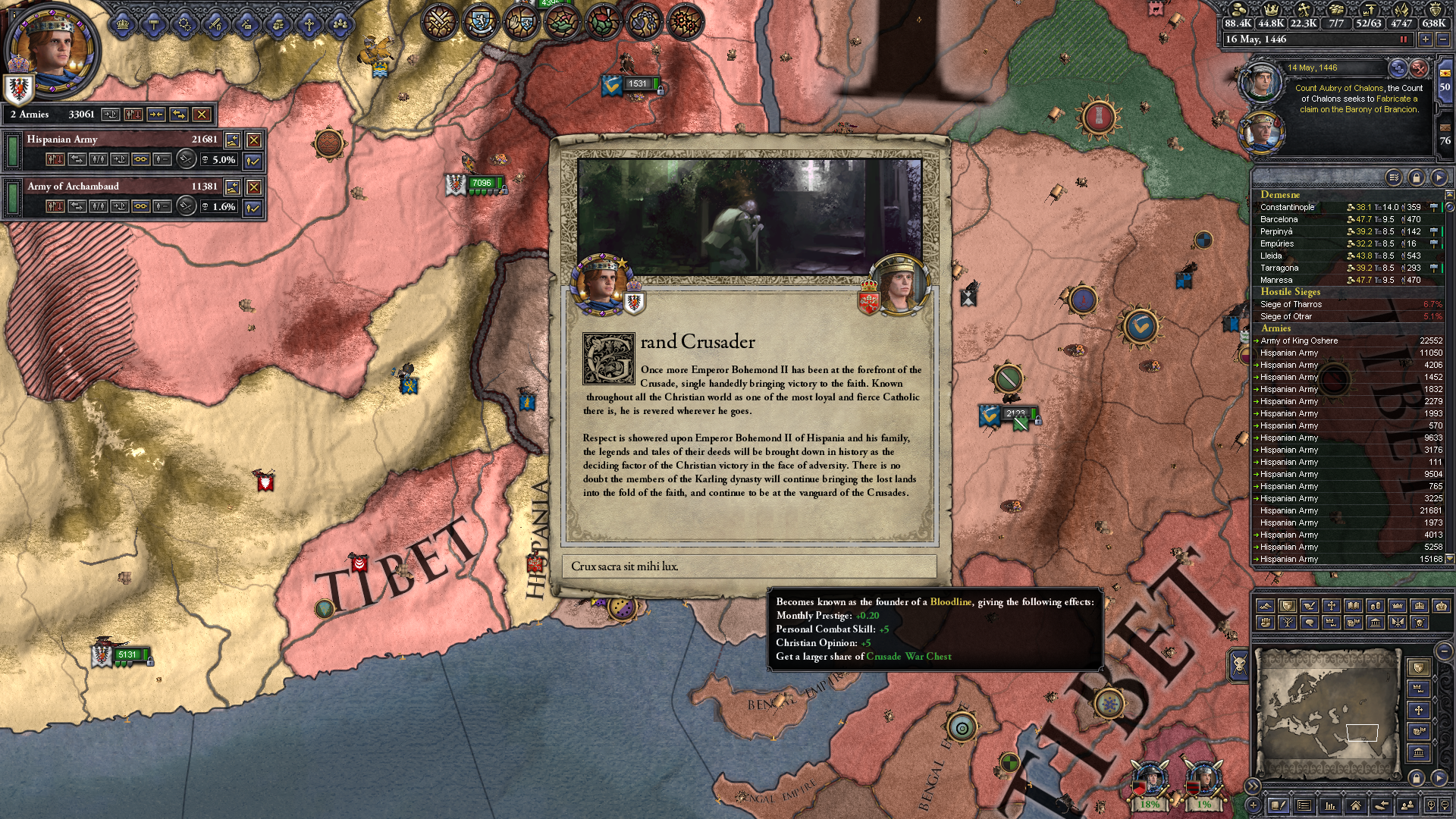Close the 2 Armies selection panel
Image resolution: width=1456 pixels, height=819 pixels.
pyautogui.click(x=201, y=115)
